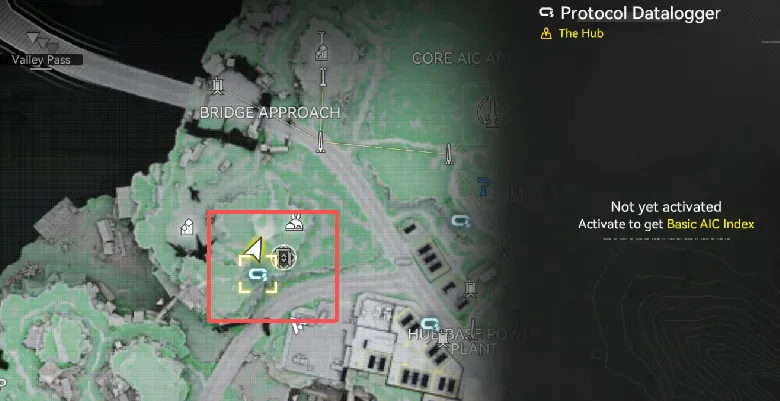Select the door icon beside the player arrow
Screen dimensions: 780x401
tap(285, 258)
